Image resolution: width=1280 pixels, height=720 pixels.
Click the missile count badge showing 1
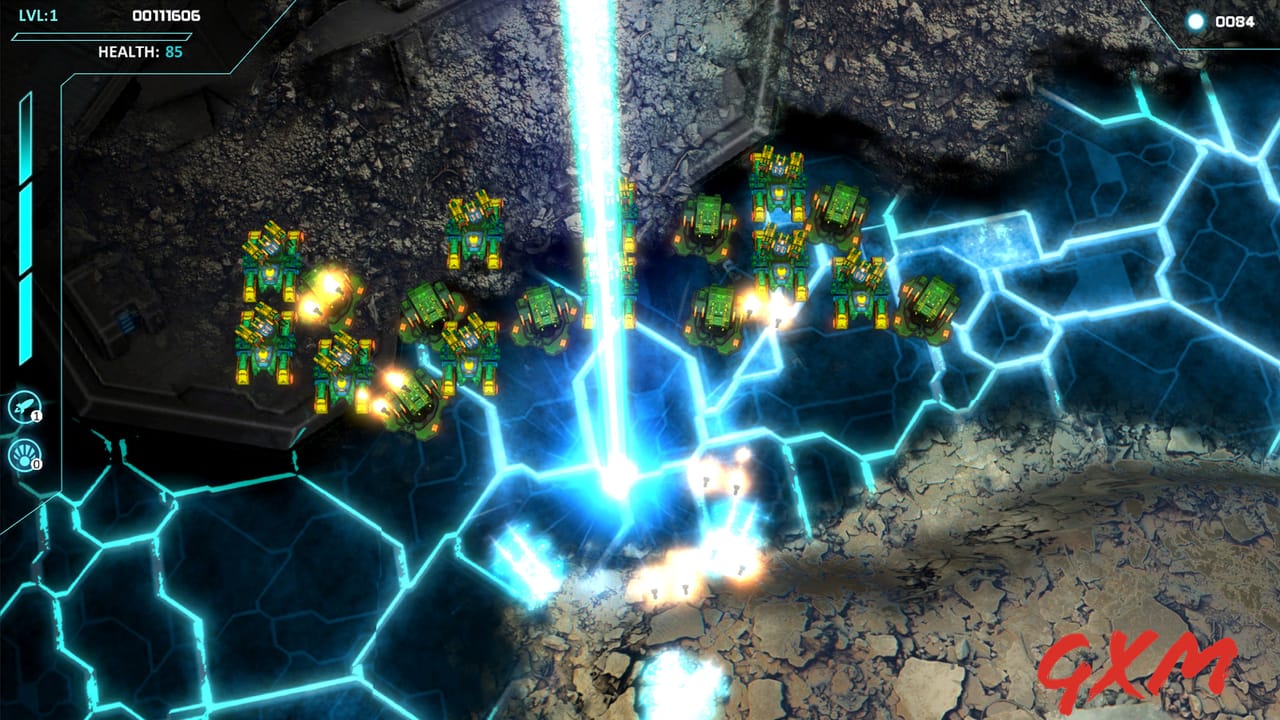[x=36, y=414]
